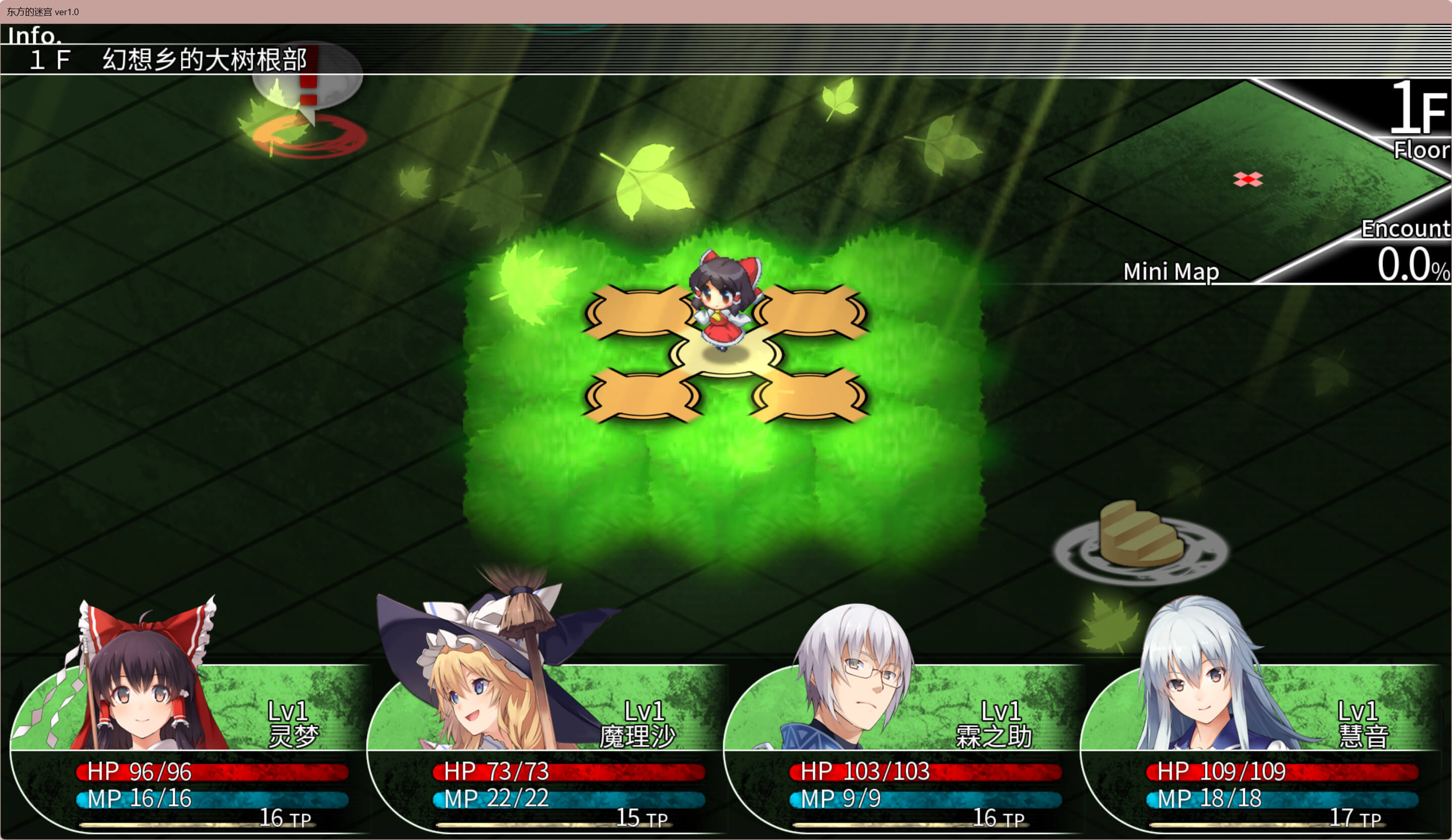The width and height of the screenshot is (1452, 840).
Task: Click the red player marker on the minimap
Action: tap(1248, 180)
